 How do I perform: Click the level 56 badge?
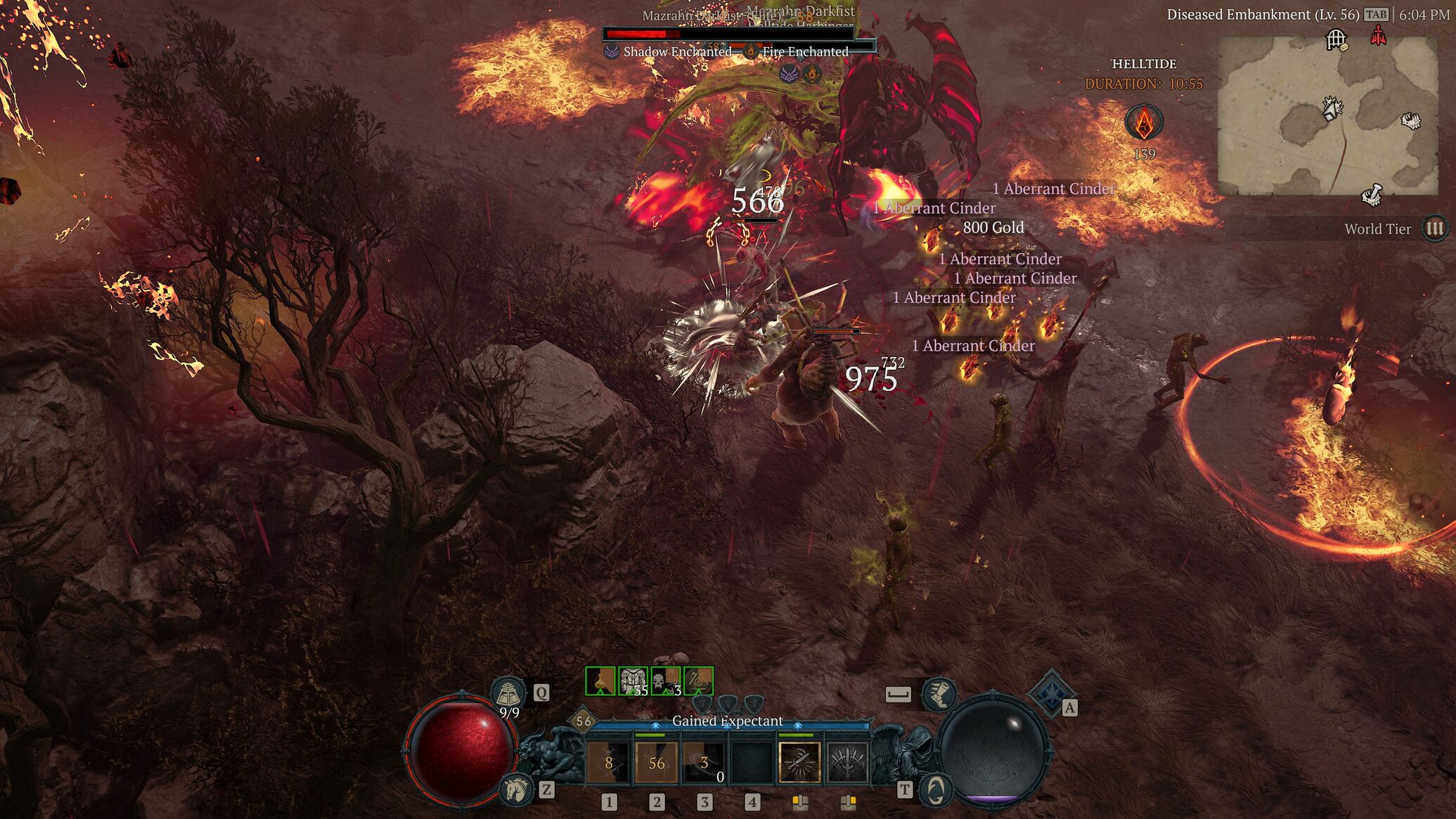[x=584, y=721]
